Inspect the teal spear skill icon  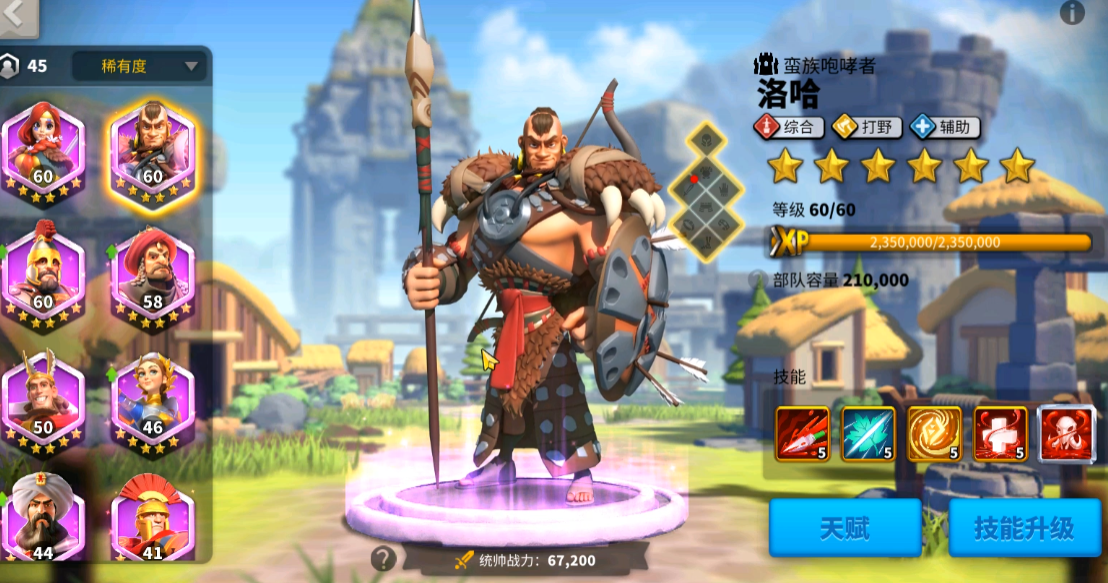point(868,433)
